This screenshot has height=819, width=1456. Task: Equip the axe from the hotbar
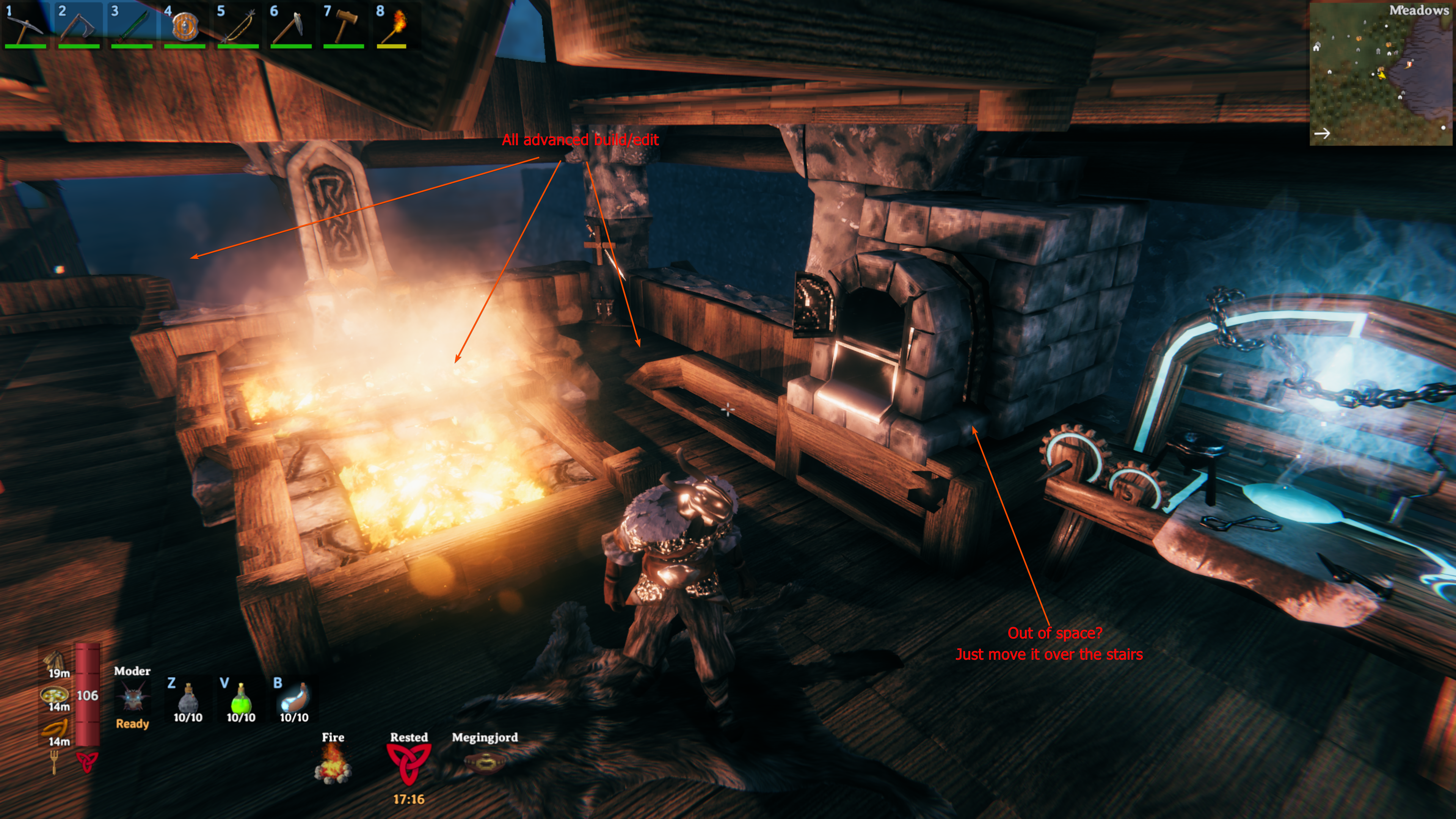pyautogui.click(x=79, y=25)
